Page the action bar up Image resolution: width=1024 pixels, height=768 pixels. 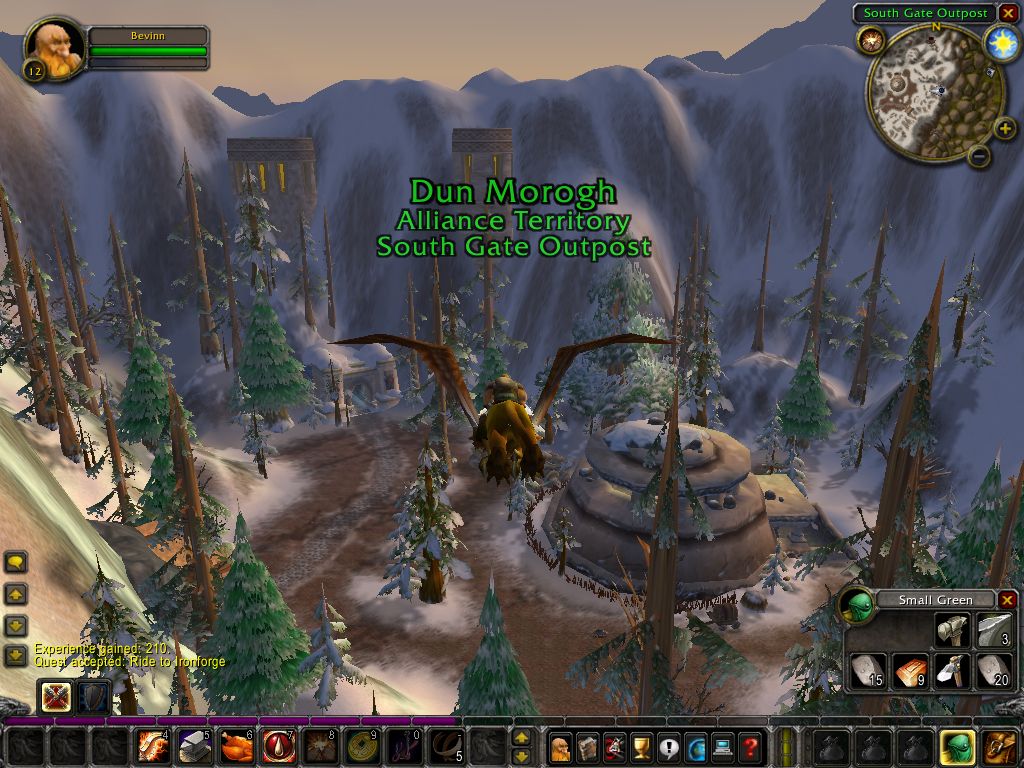(x=521, y=738)
